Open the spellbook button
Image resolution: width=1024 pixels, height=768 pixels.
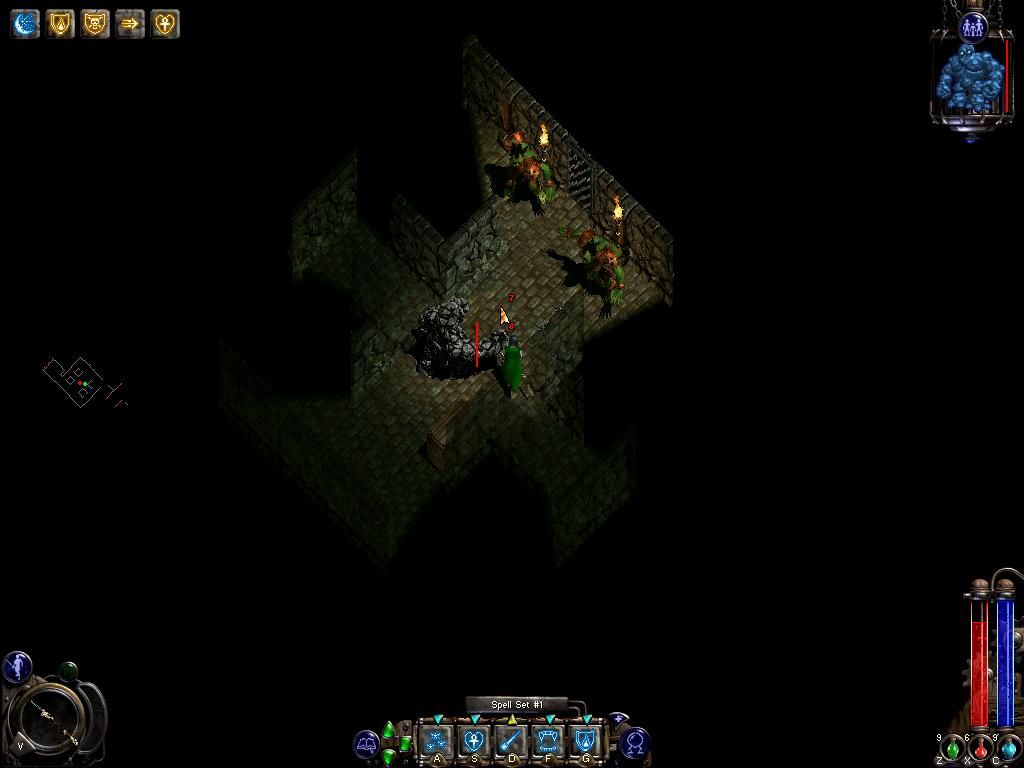[x=367, y=744]
